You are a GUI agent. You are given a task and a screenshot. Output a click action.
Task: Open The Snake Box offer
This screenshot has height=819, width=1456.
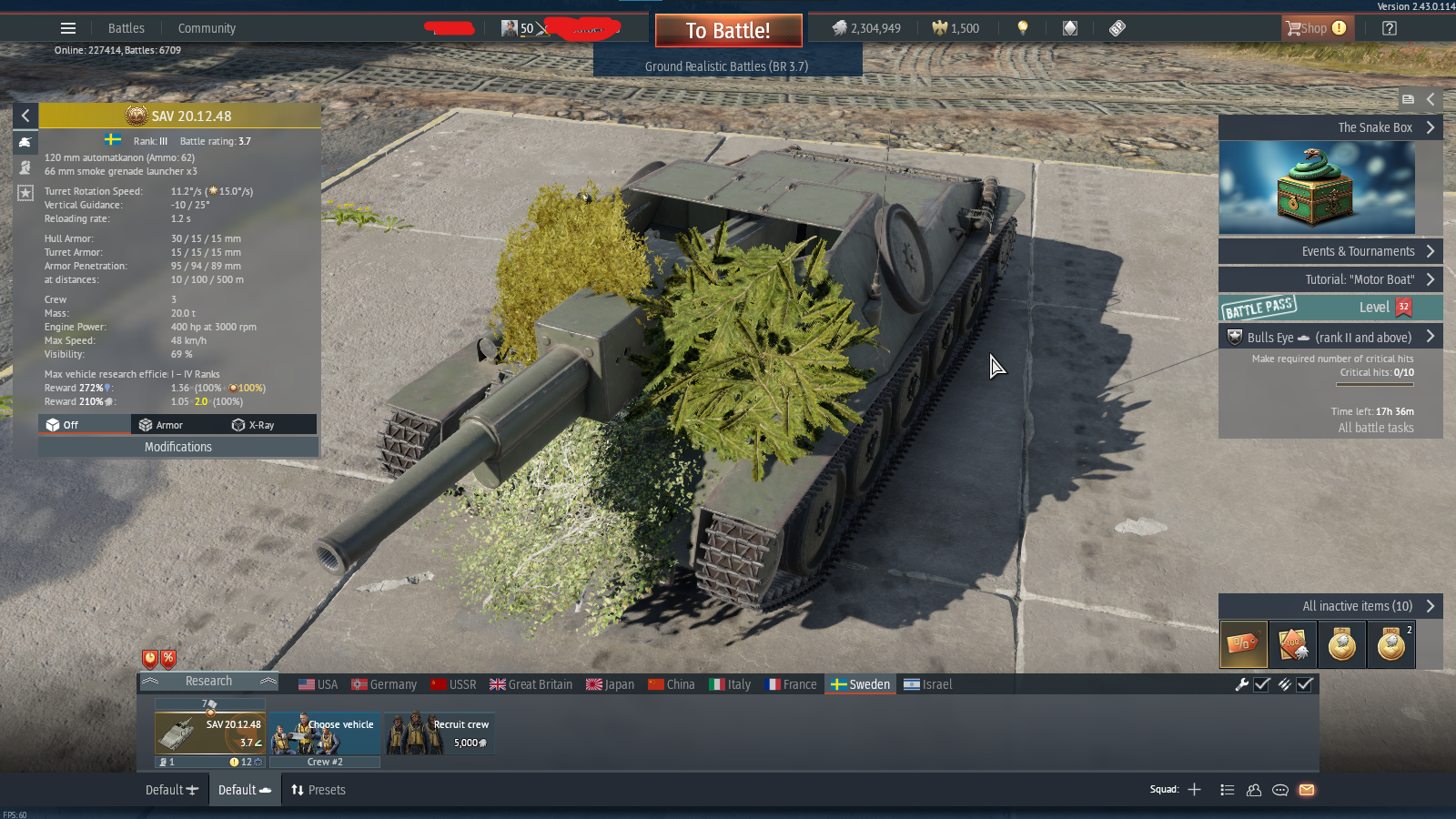click(1330, 127)
